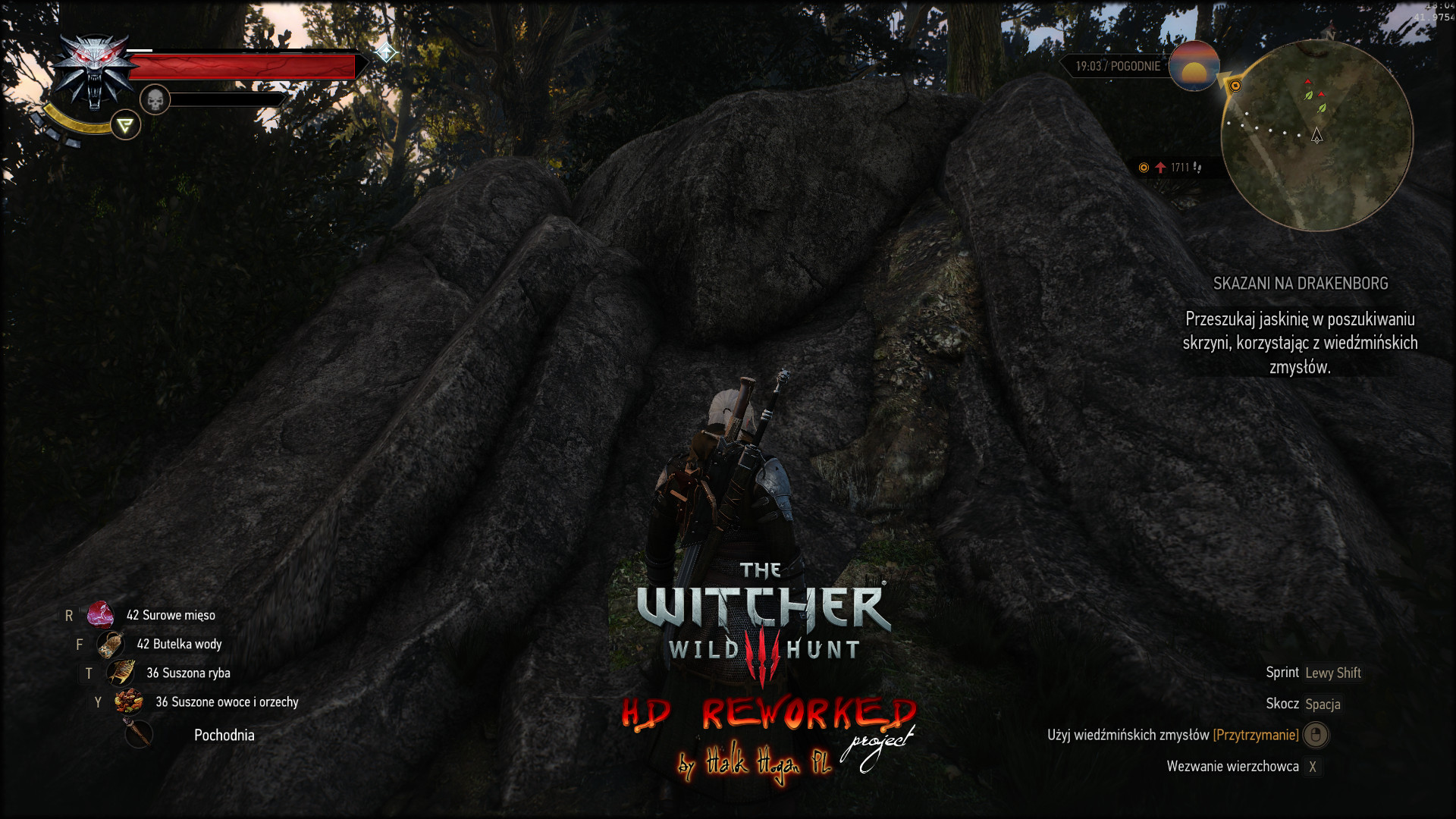The image size is (1456, 819).
Task: Pick the Pochodnia torch slot
Action: (x=139, y=734)
